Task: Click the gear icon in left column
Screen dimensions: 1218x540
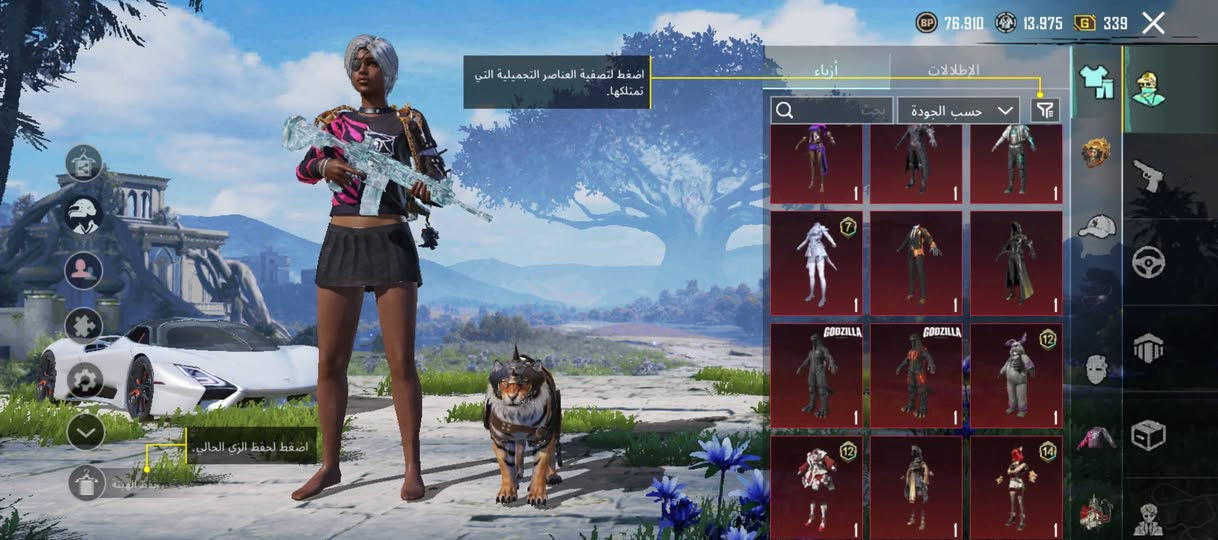Action: [x=84, y=380]
